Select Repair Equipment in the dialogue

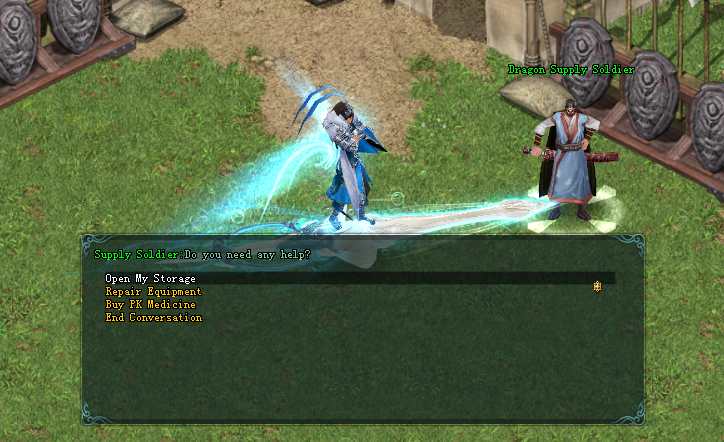tap(153, 291)
